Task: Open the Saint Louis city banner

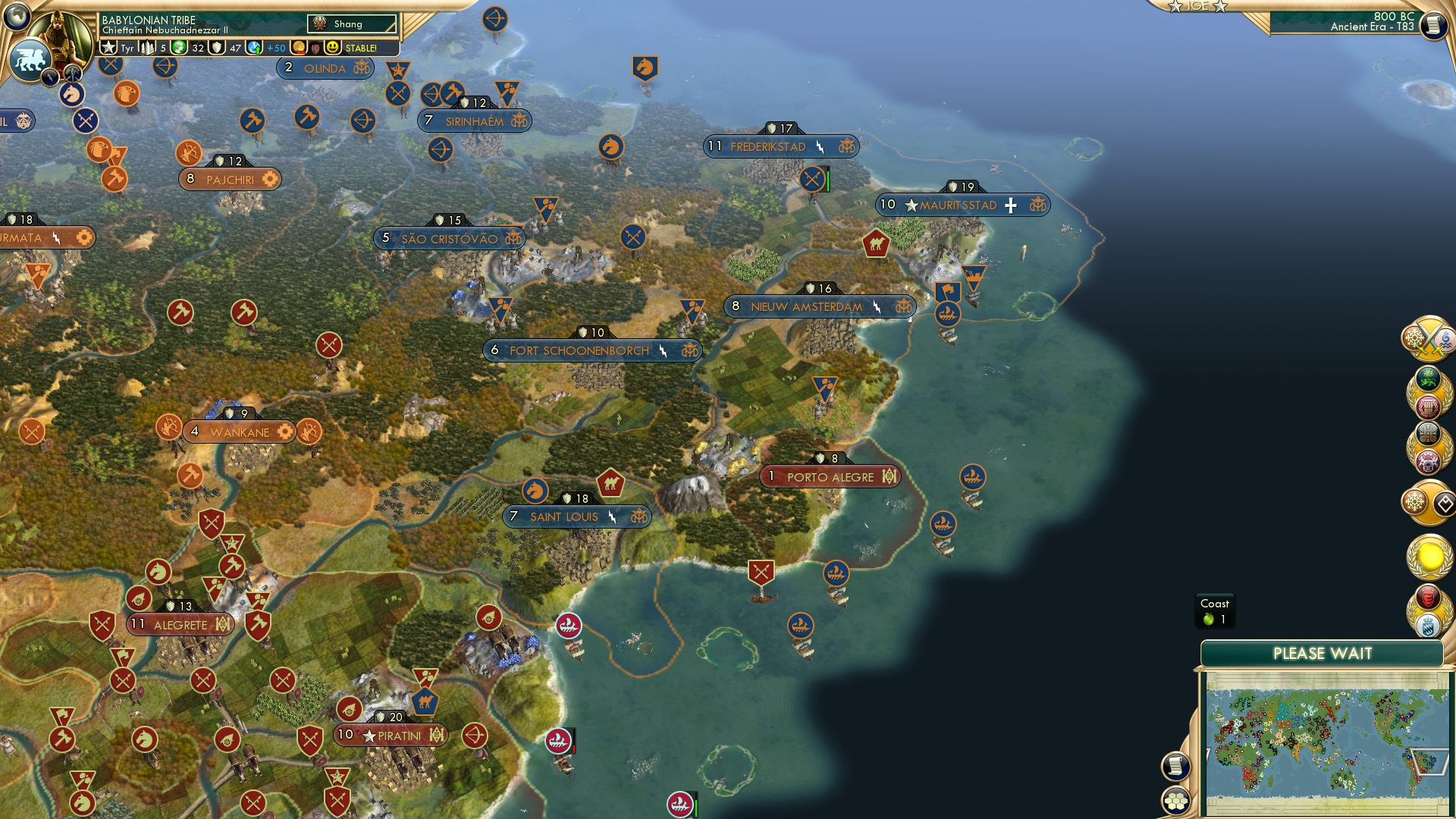Action: point(576,516)
